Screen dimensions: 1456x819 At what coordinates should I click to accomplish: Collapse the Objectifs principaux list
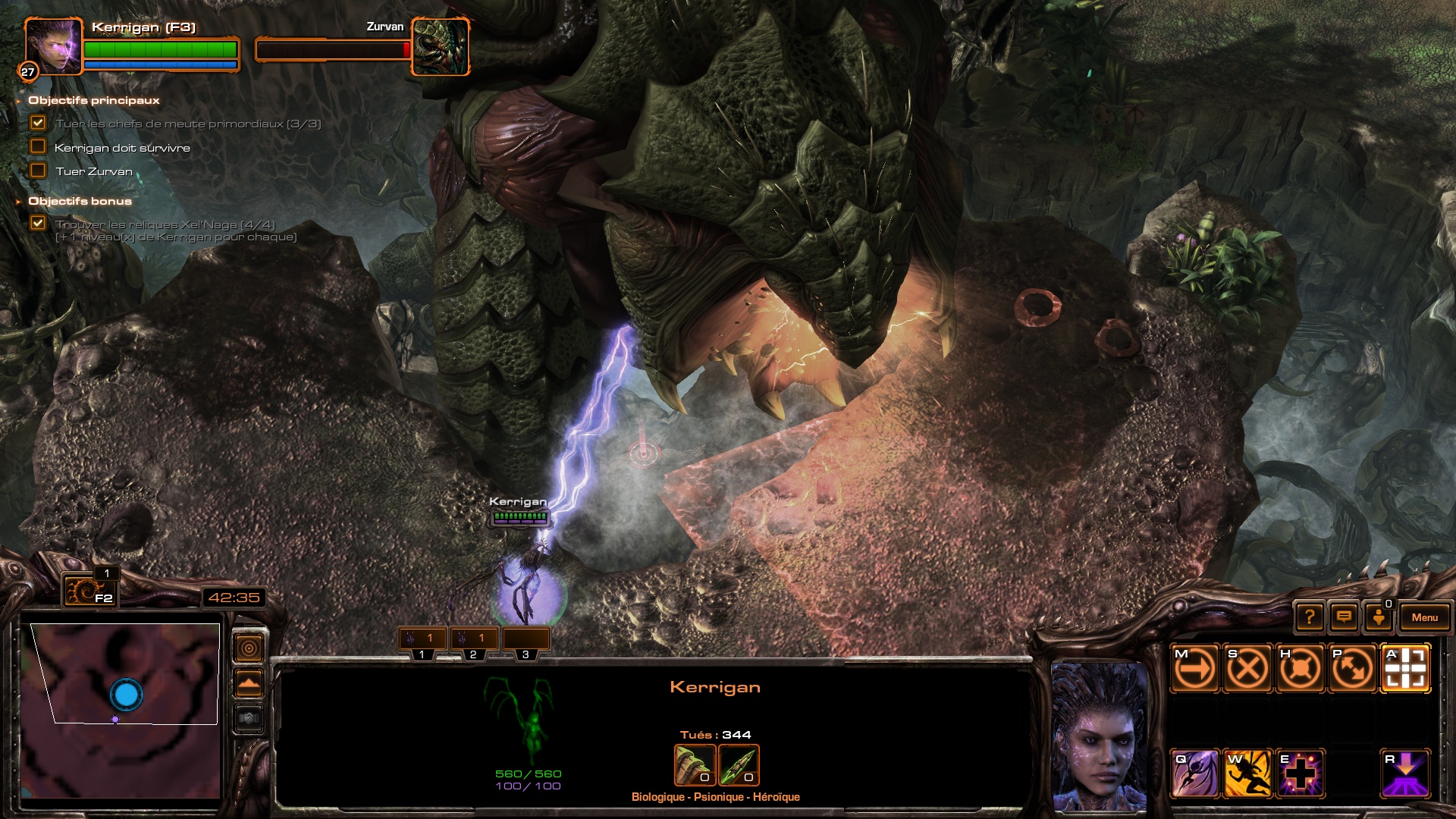[18, 101]
